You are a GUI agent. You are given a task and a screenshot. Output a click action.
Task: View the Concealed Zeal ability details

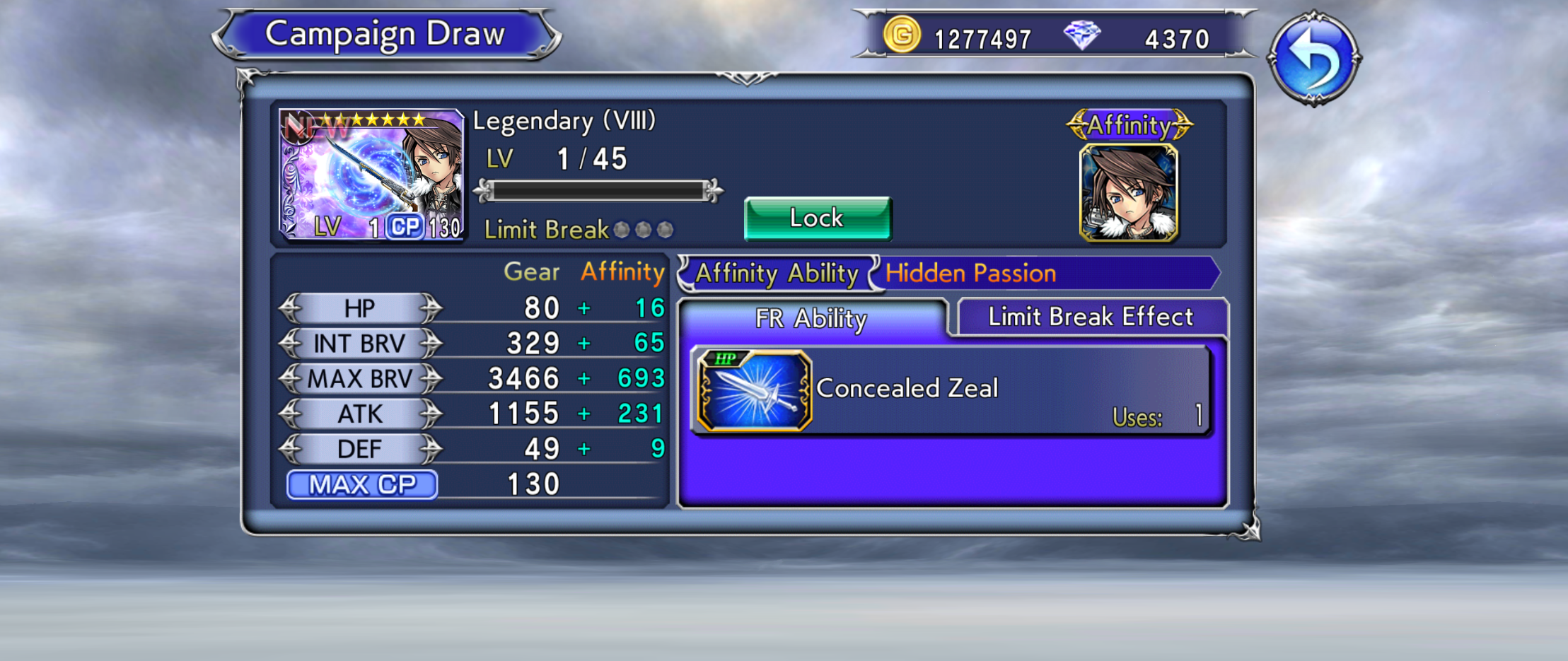pos(951,390)
